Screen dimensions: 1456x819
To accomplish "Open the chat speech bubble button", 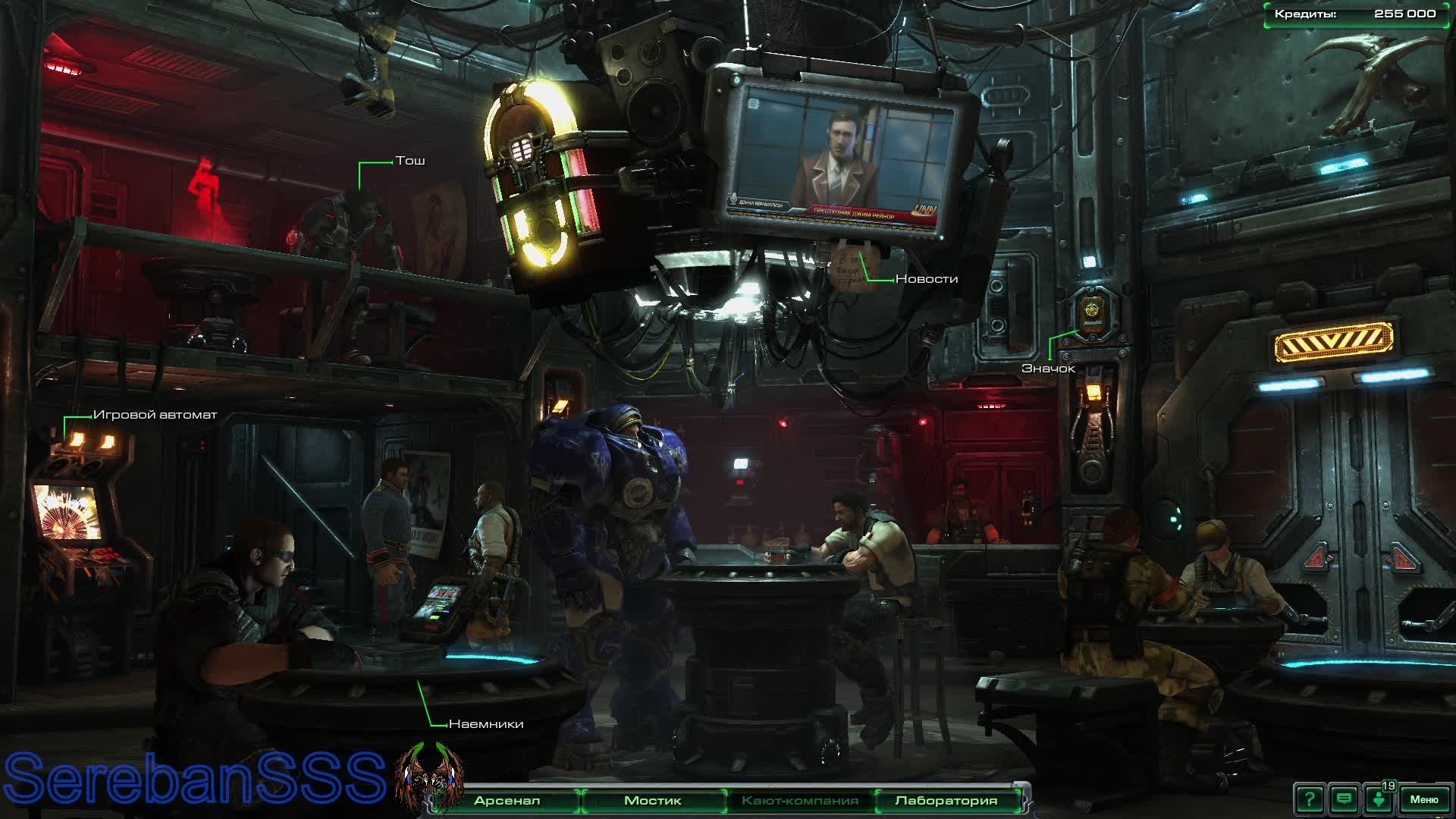I will 1344,799.
